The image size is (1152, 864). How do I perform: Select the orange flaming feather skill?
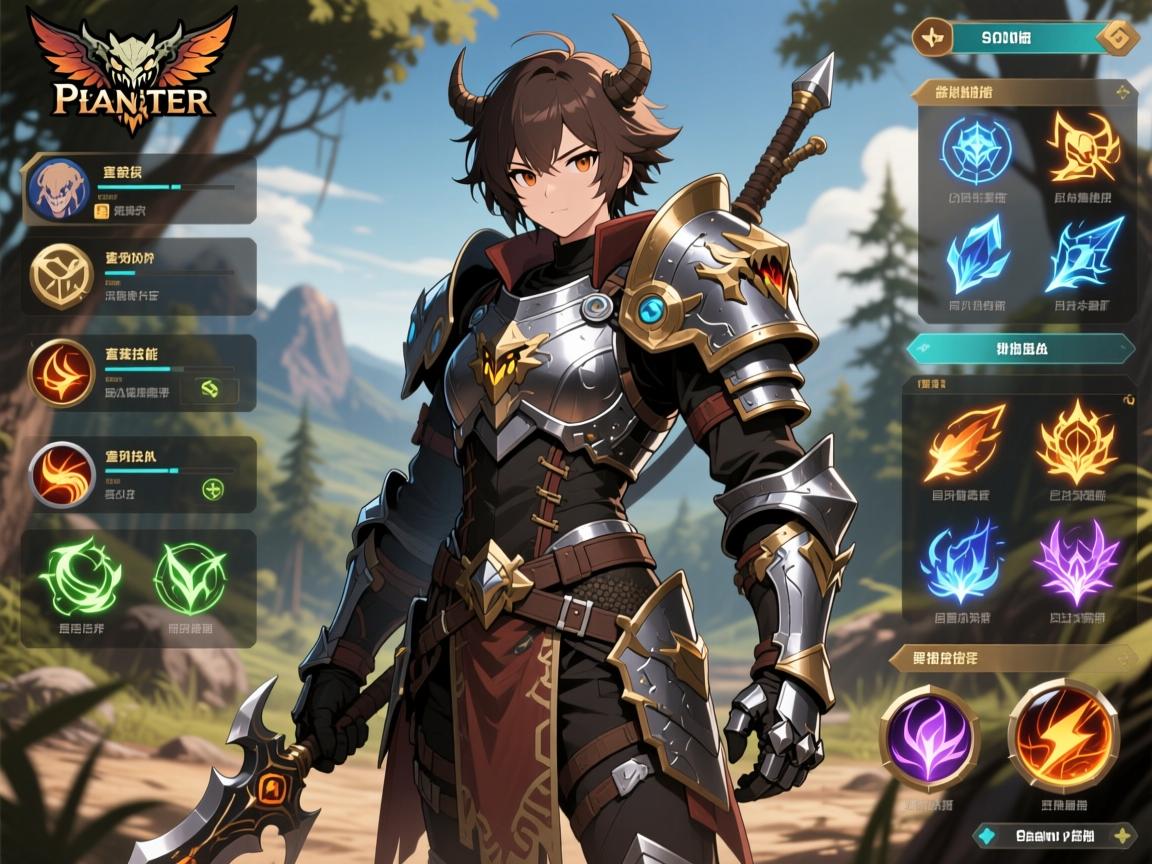(x=965, y=441)
